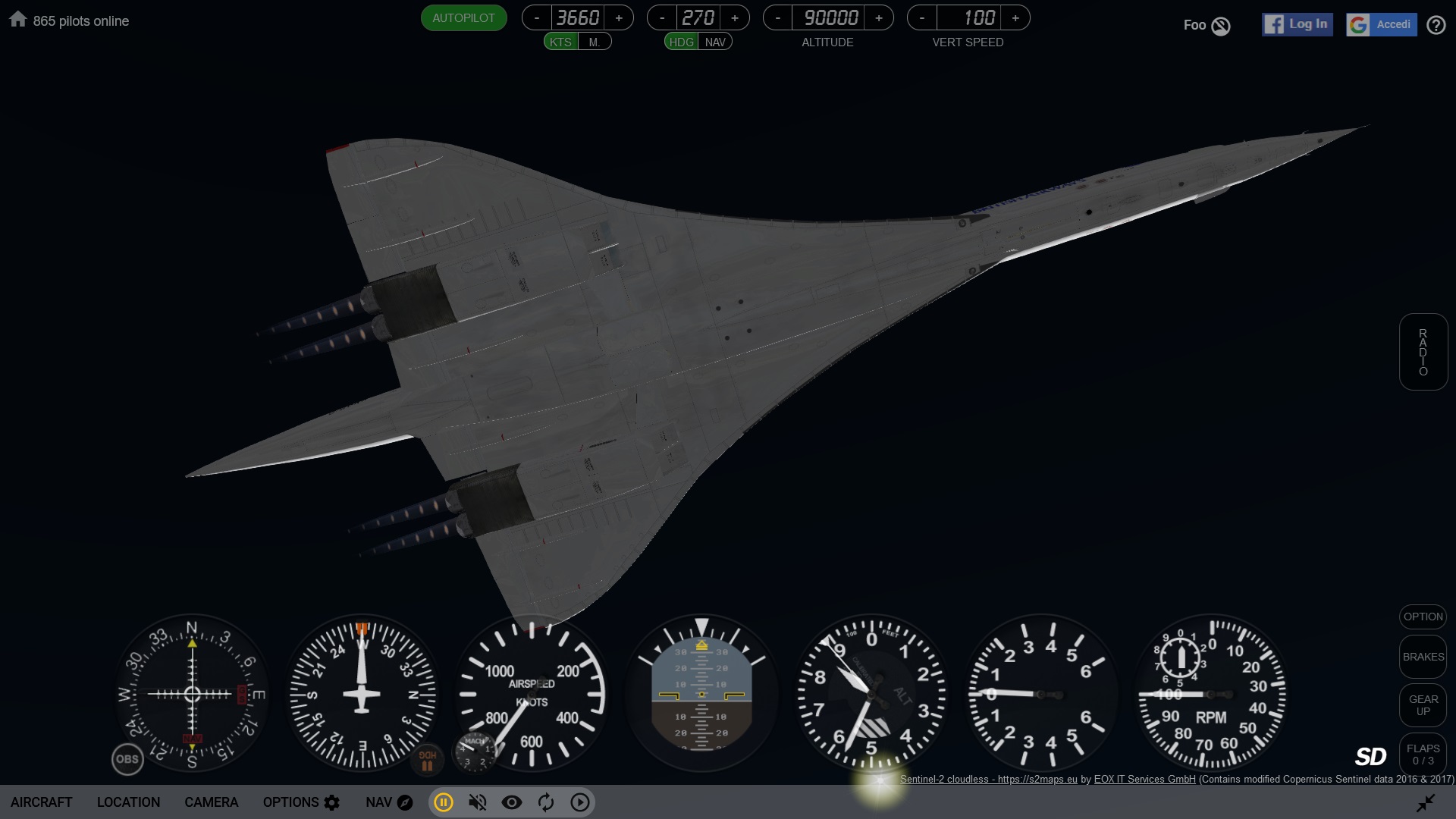Switch speed mode to Mach
Image resolution: width=1456 pixels, height=819 pixels.
pos(595,42)
